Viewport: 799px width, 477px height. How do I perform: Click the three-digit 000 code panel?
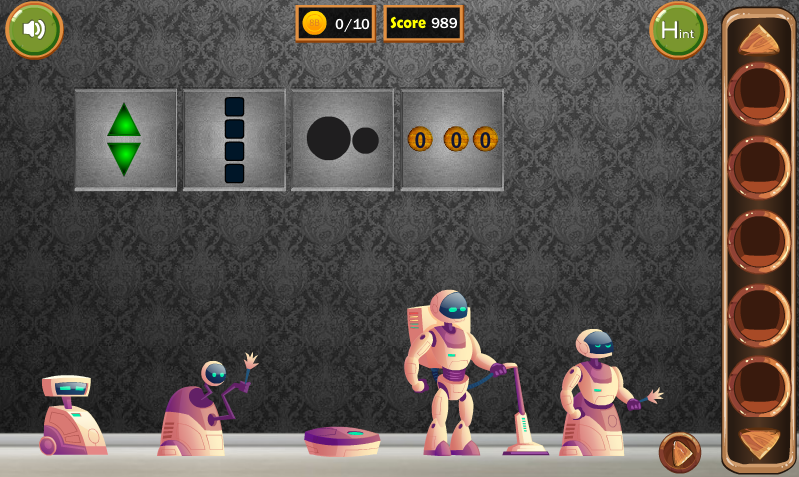(x=452, y=139)
